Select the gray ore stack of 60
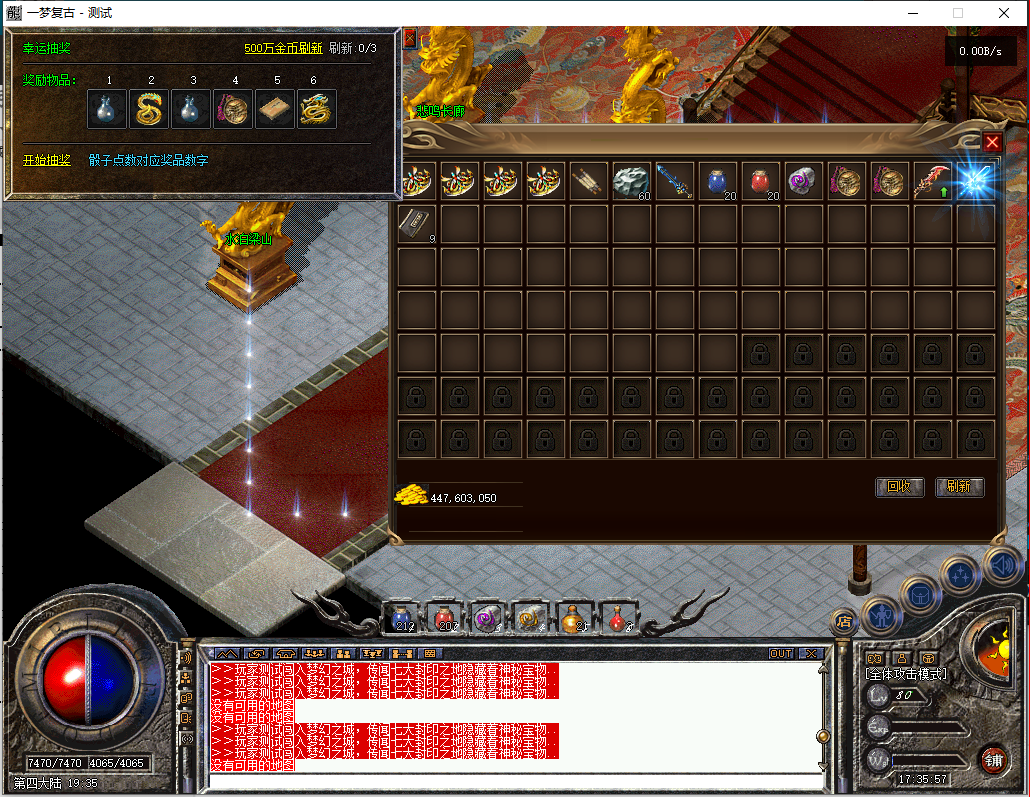 [631, 182]
